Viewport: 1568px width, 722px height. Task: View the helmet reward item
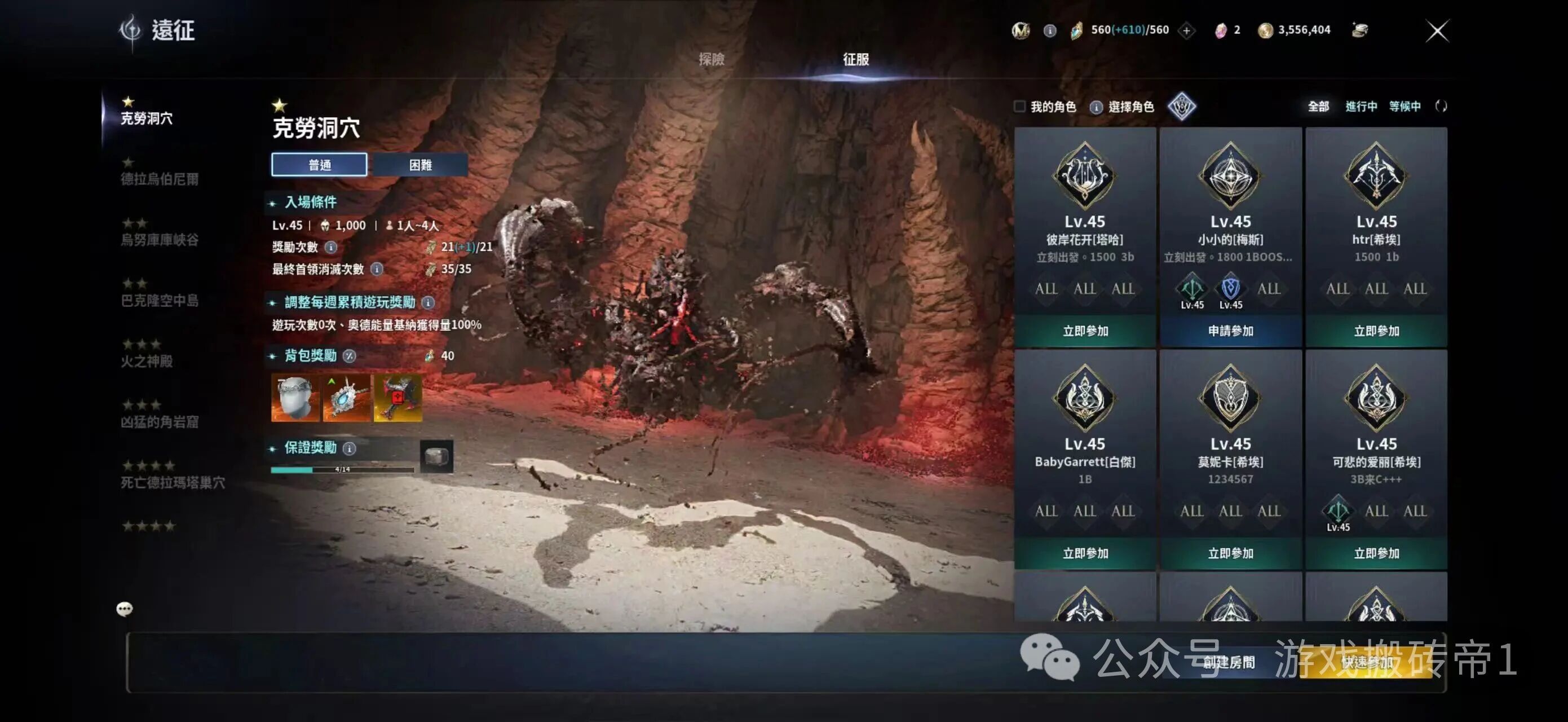tap(295, 398)
